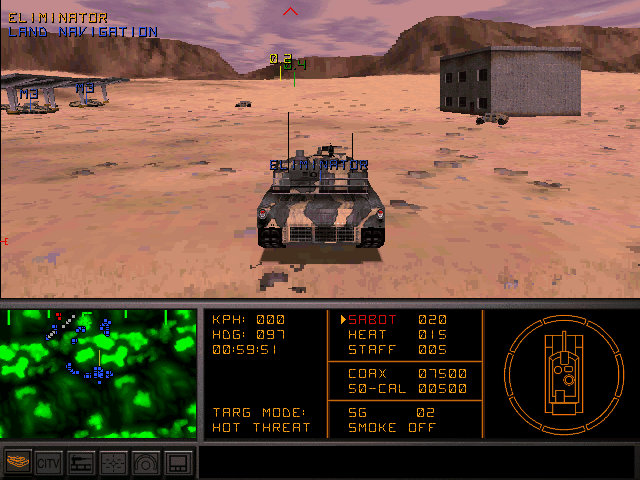This screenshot has width=640, height=480.
Task: Select SABOT ammunition
Action: 395,320
